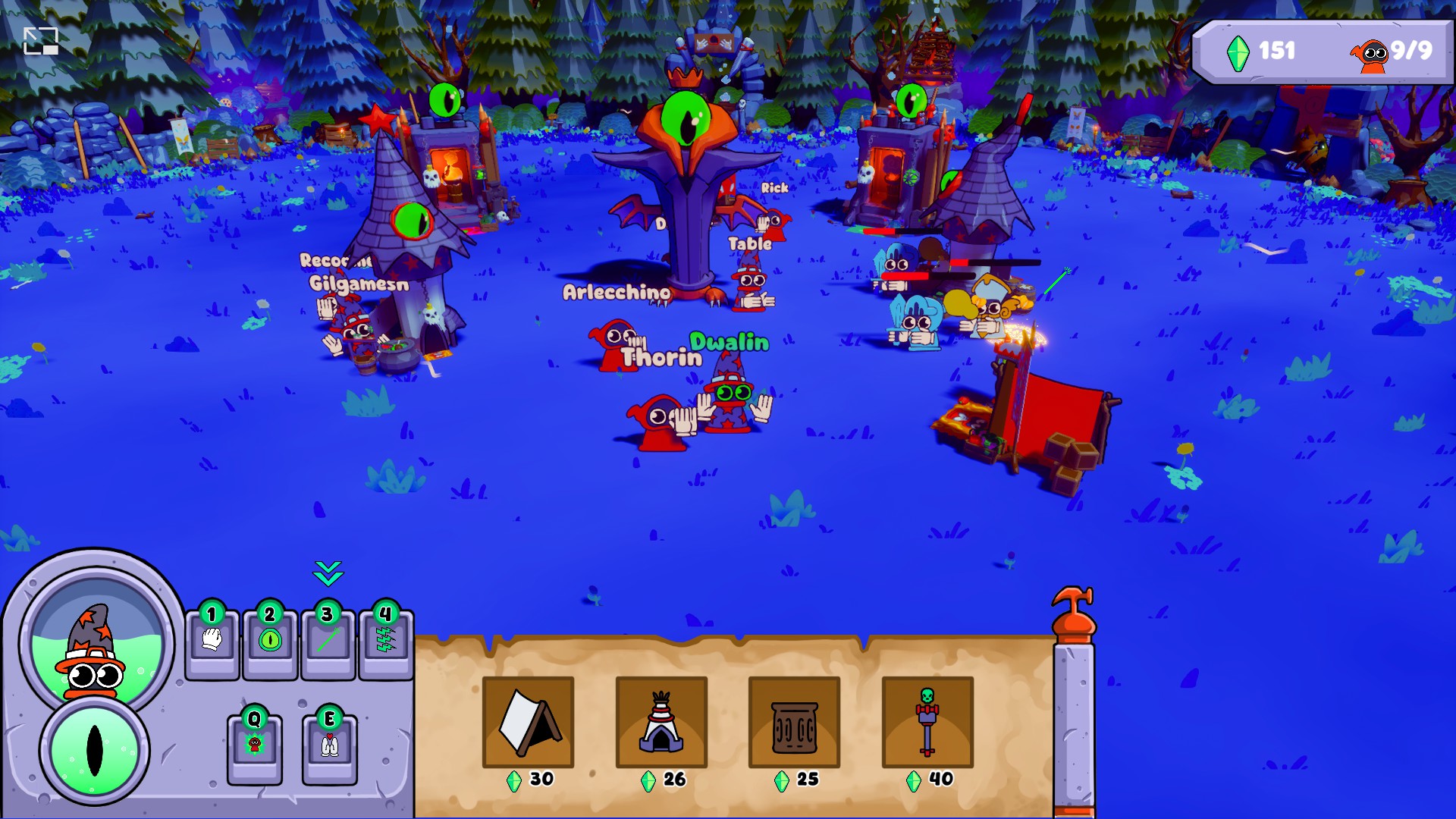Use the red minion summon ability
The width and height of the screenshot is (1456, 819).
coord(255,747)
